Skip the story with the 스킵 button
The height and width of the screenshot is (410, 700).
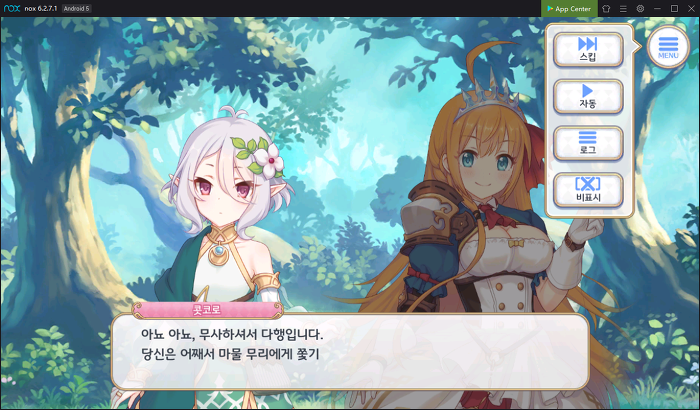point(588,48)
